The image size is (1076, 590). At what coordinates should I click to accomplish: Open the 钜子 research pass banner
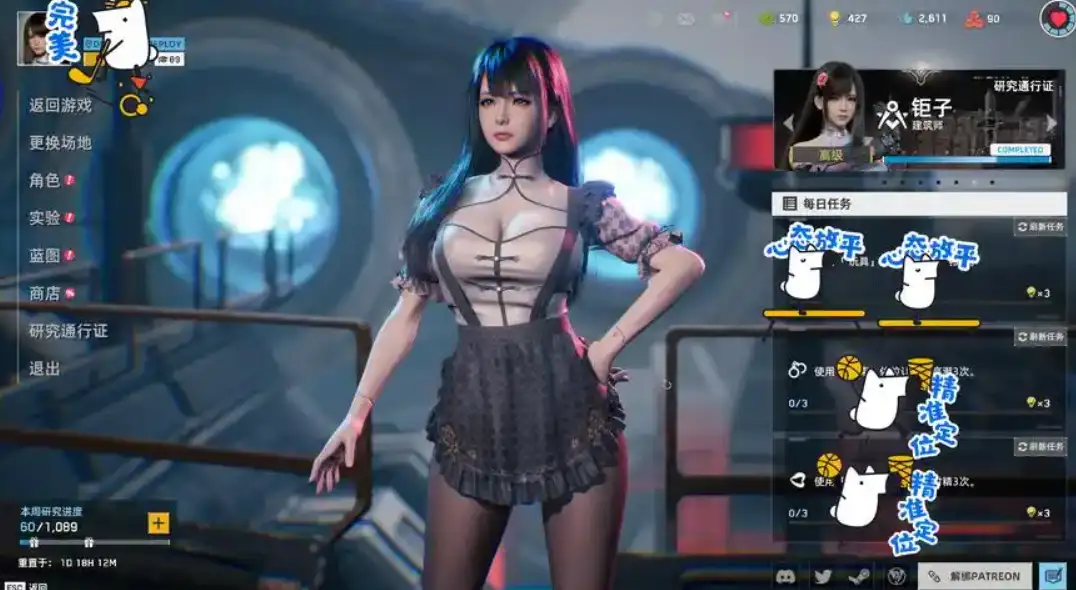point(920,120)
